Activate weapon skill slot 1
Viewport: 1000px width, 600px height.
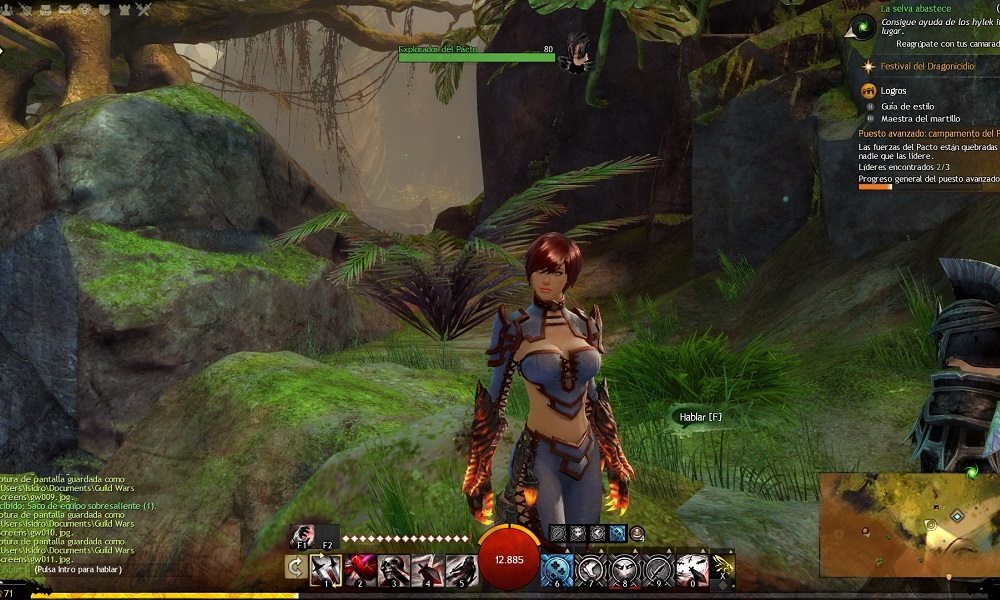(x=326, y=569)
